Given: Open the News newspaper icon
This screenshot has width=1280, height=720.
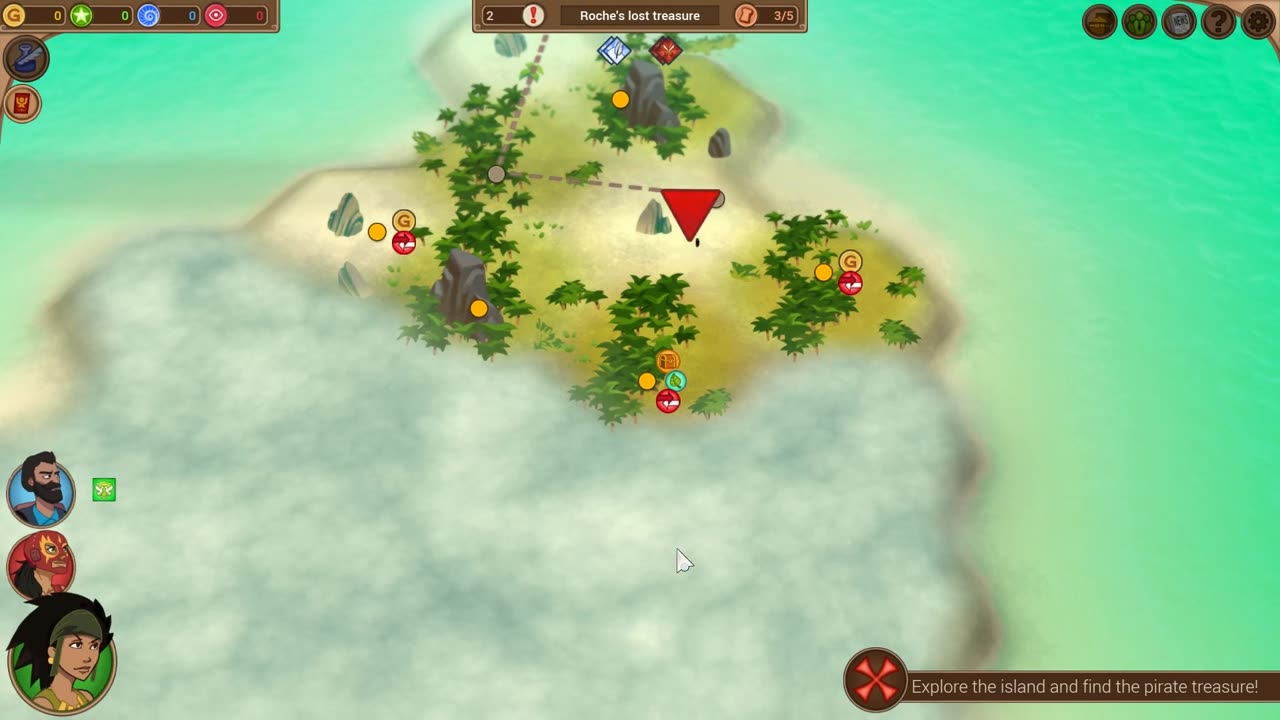Looking at the screenshot, I should coord(1179,21).
